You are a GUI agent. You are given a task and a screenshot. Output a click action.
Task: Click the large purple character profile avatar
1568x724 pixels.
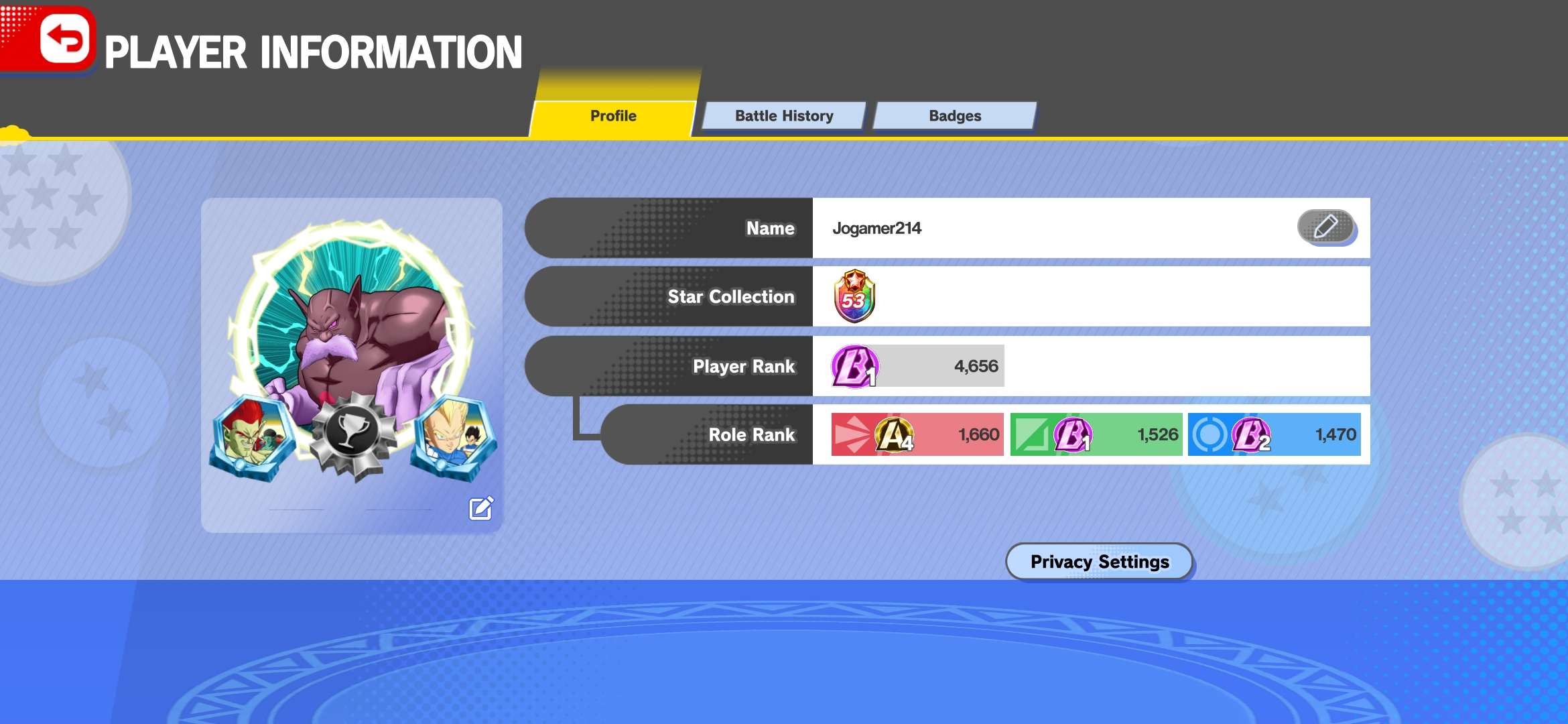pyautogui.click(x=352, y=315)
